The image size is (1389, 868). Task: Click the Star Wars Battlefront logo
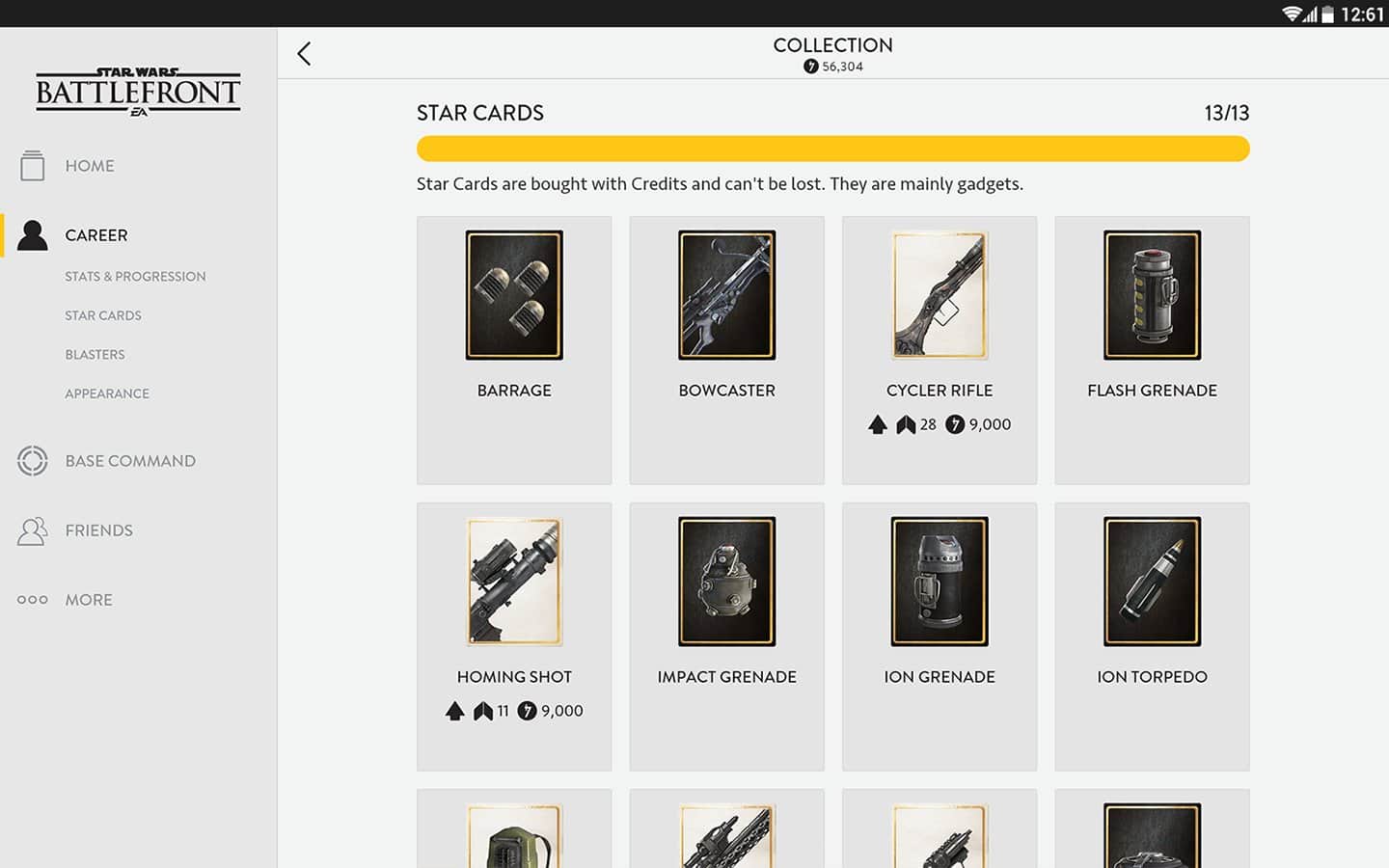point(138,92)
